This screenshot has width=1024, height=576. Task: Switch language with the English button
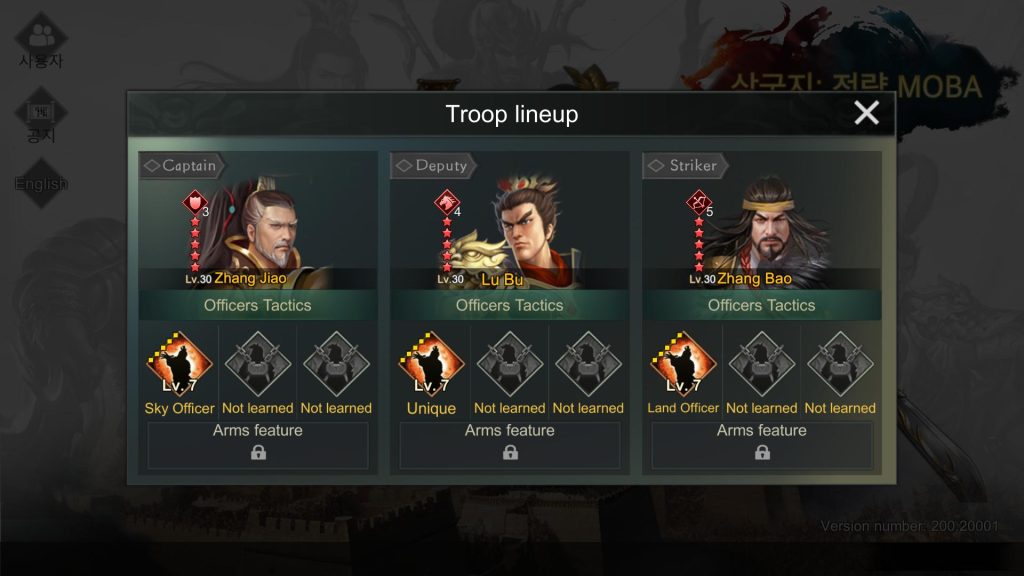click(41, 184)
